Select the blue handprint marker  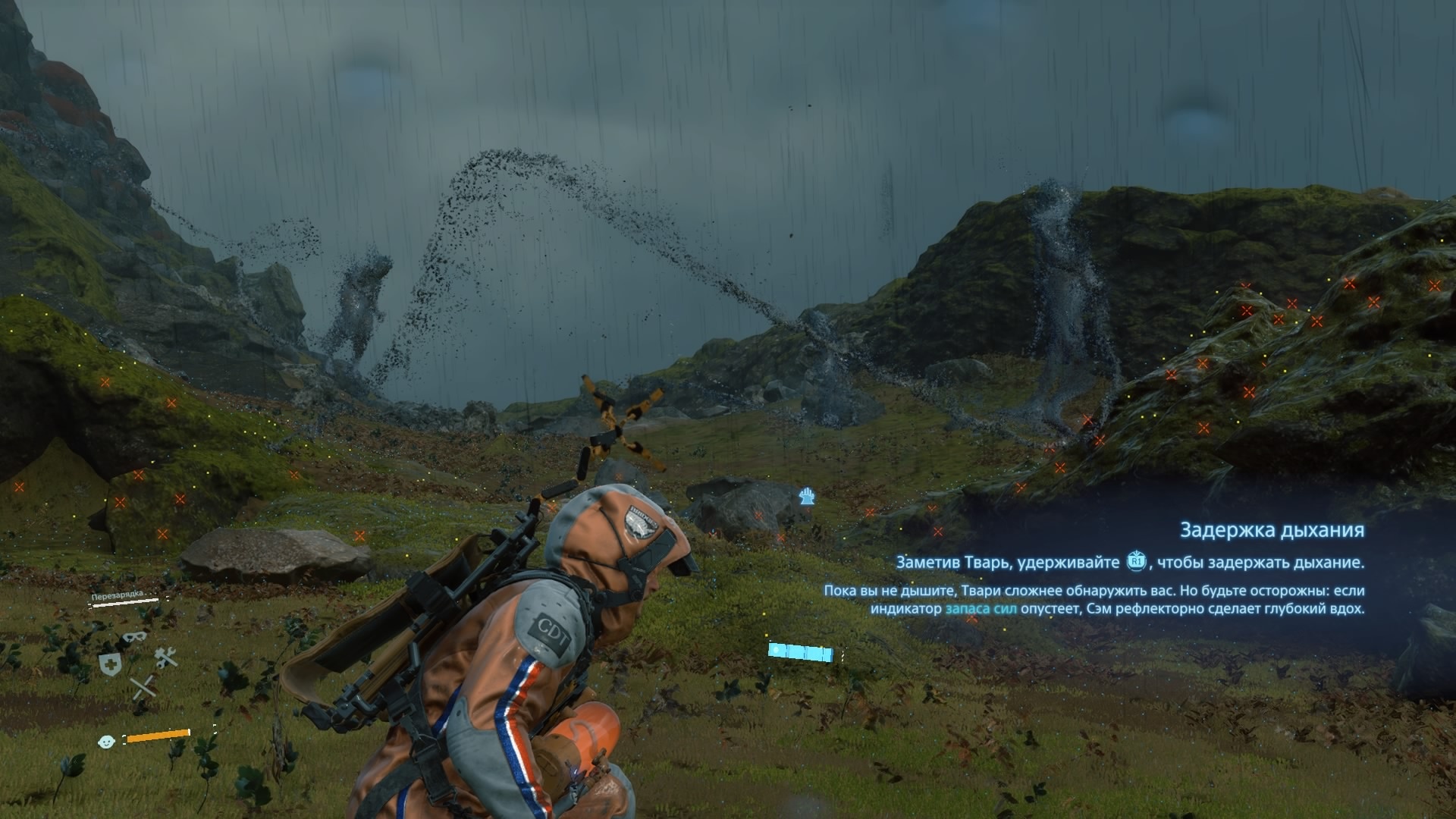pyautogui.click(x=807, y=497)
